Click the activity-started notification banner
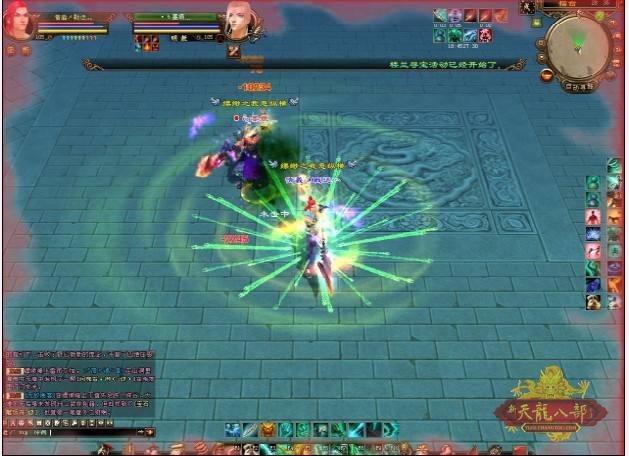 [455, 64]
